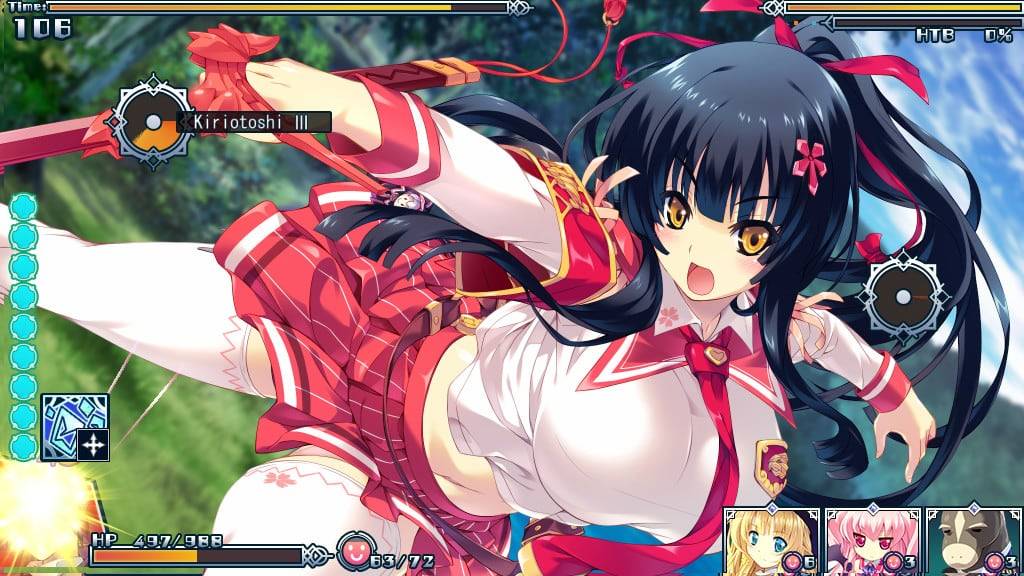Click the orange gauge emblem beside Kiriotoshi III

click(x=153, y=123)
